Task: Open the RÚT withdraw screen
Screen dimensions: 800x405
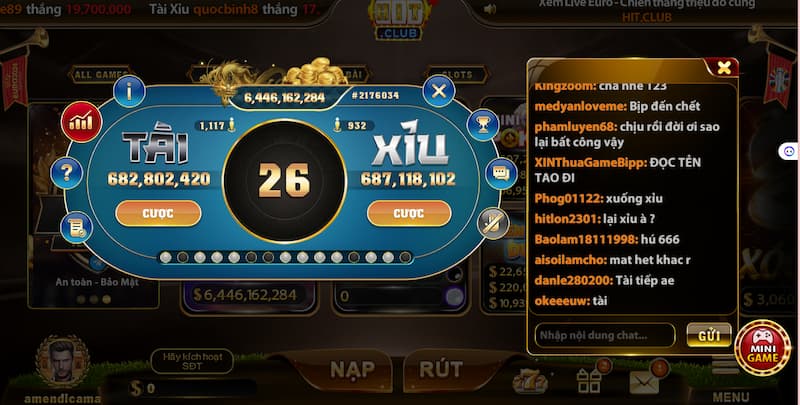Action: click(441, 370)
